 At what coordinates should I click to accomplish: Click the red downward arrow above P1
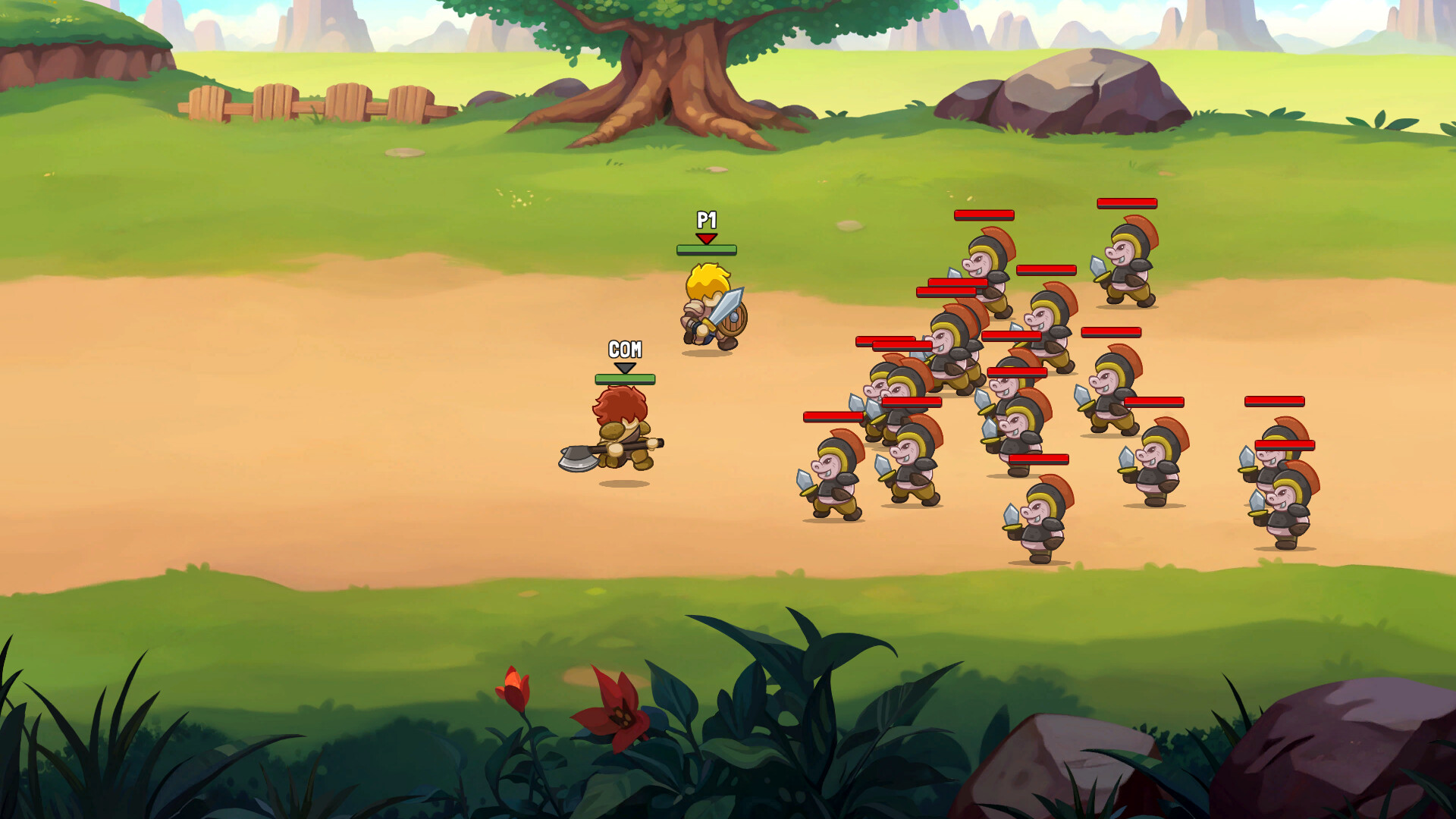click(x=708, y=237)
